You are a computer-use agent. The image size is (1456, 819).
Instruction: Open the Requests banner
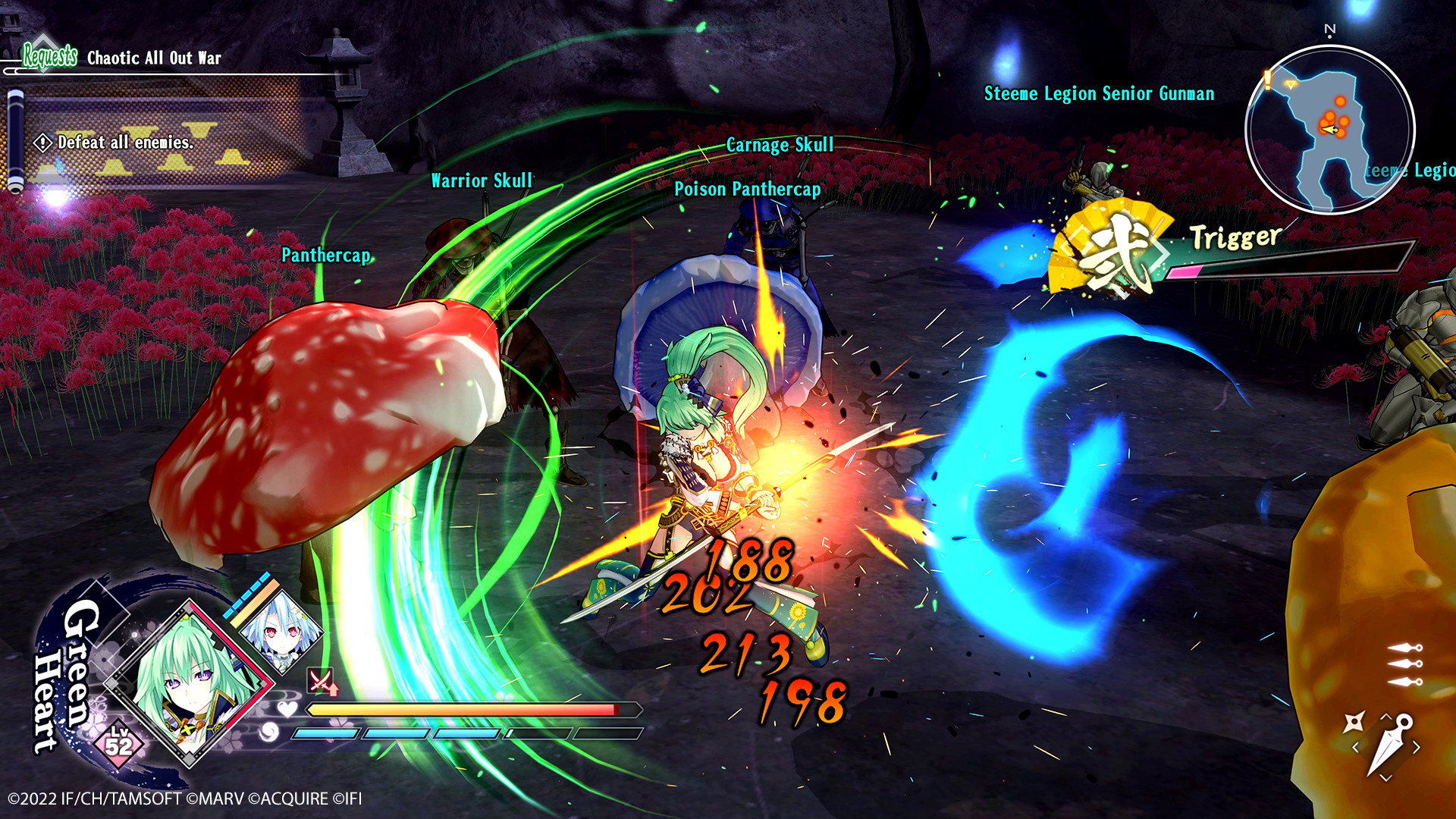click(49, 55)
